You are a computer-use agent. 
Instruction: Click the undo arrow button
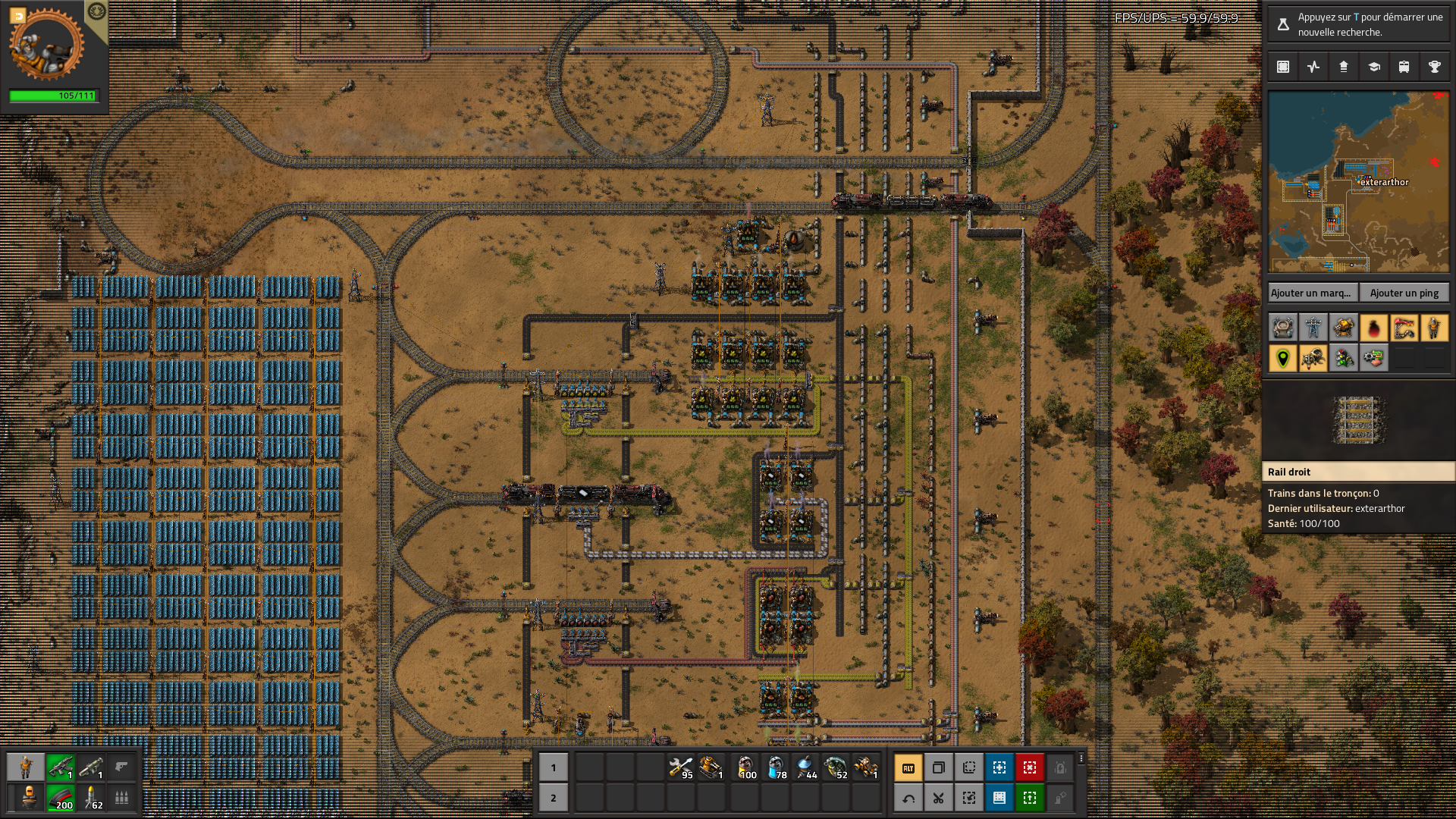908,798
